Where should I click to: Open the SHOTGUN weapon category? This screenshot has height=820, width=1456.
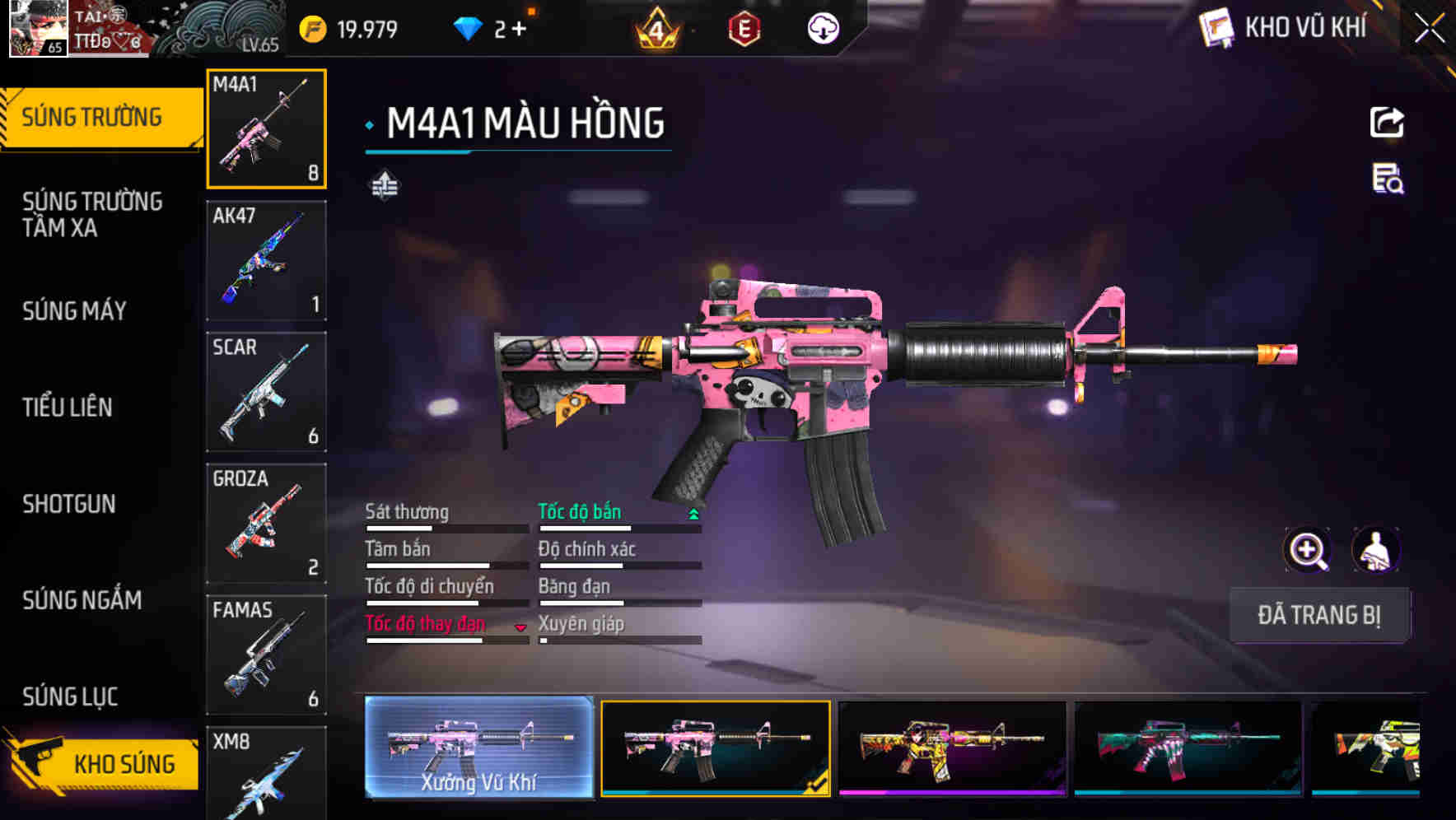coord(70,504)
